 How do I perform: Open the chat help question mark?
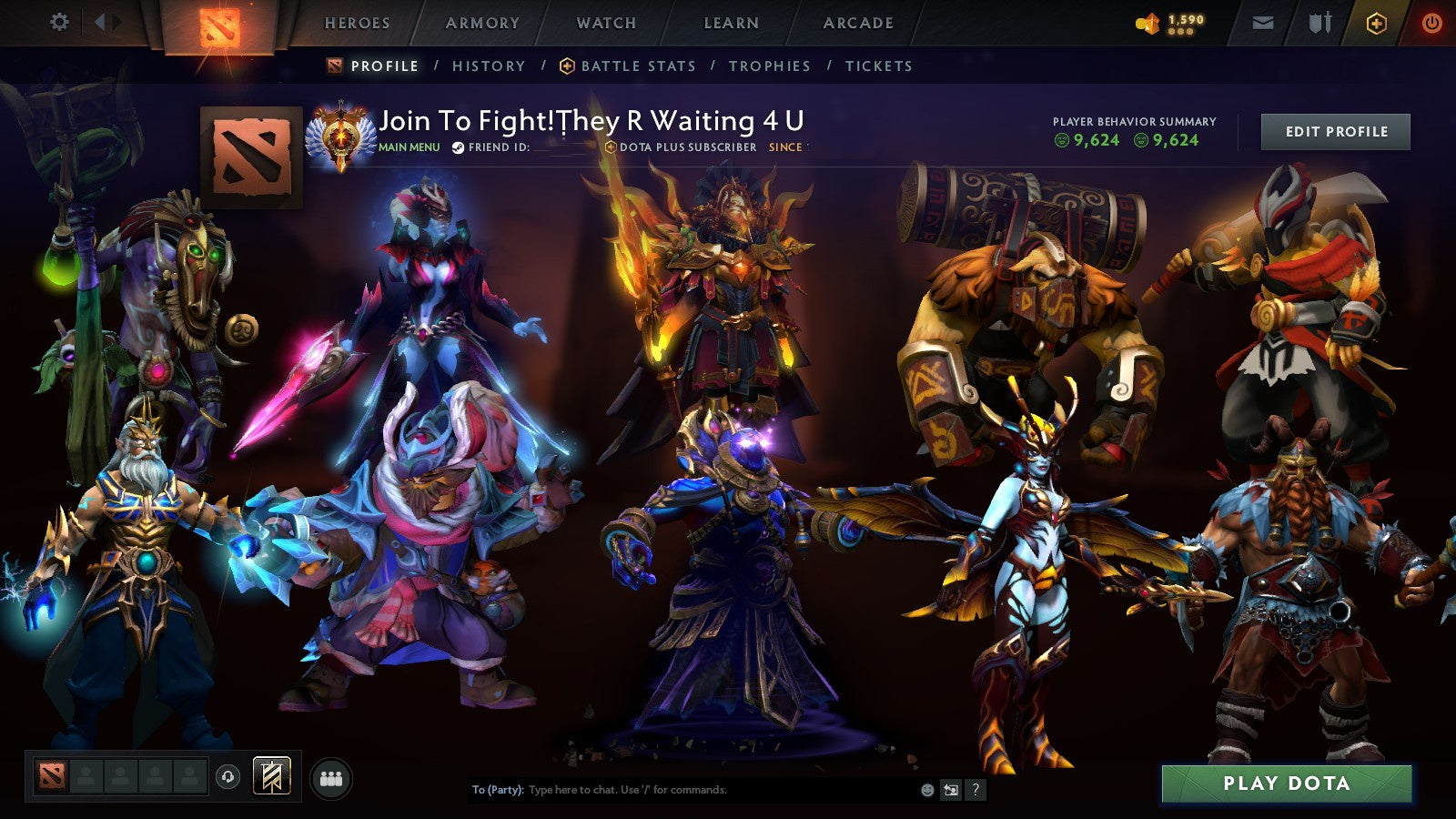[976, 789]
